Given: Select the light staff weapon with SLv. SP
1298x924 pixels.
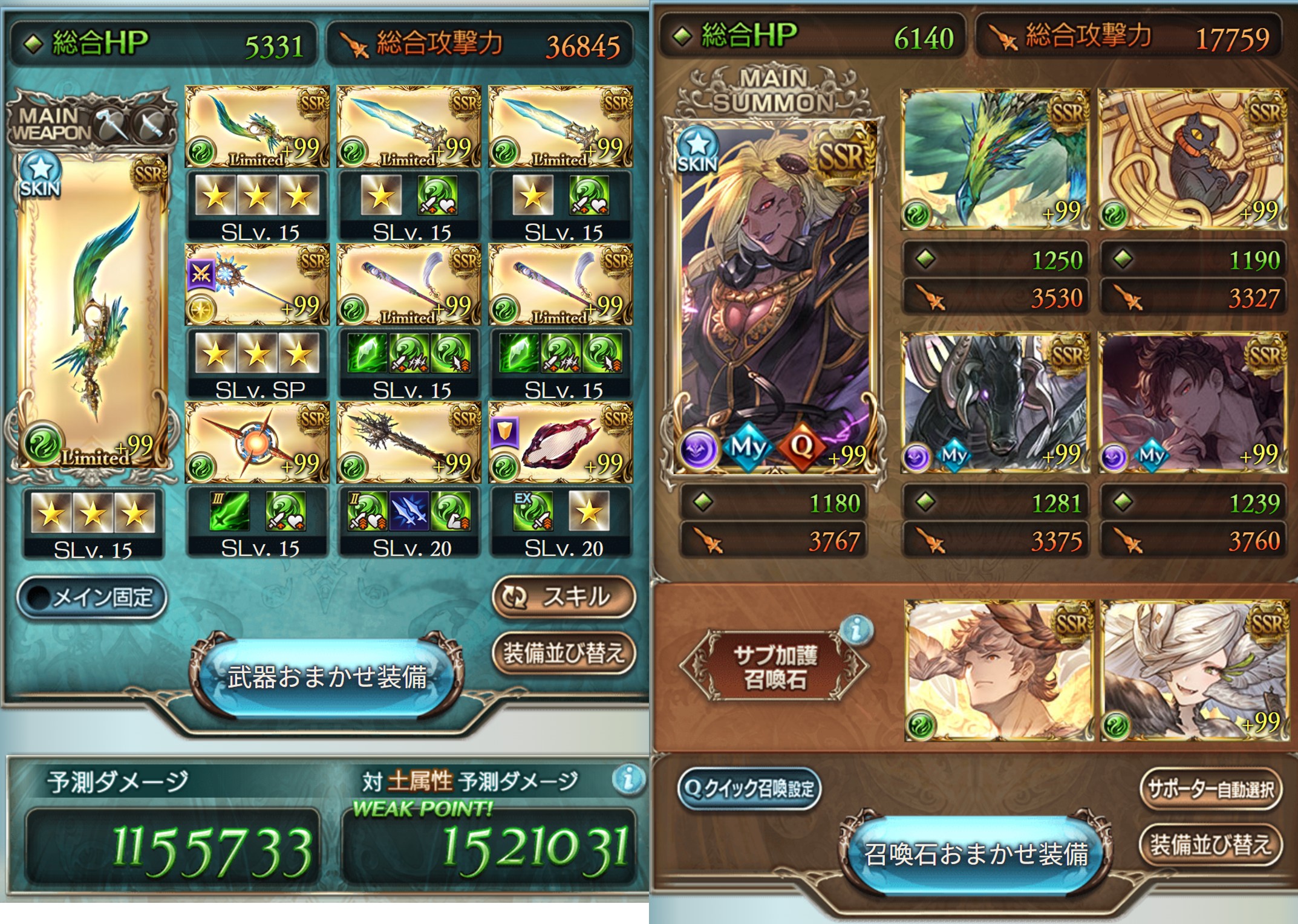Looking at the screenshot, I should [258, 284].
